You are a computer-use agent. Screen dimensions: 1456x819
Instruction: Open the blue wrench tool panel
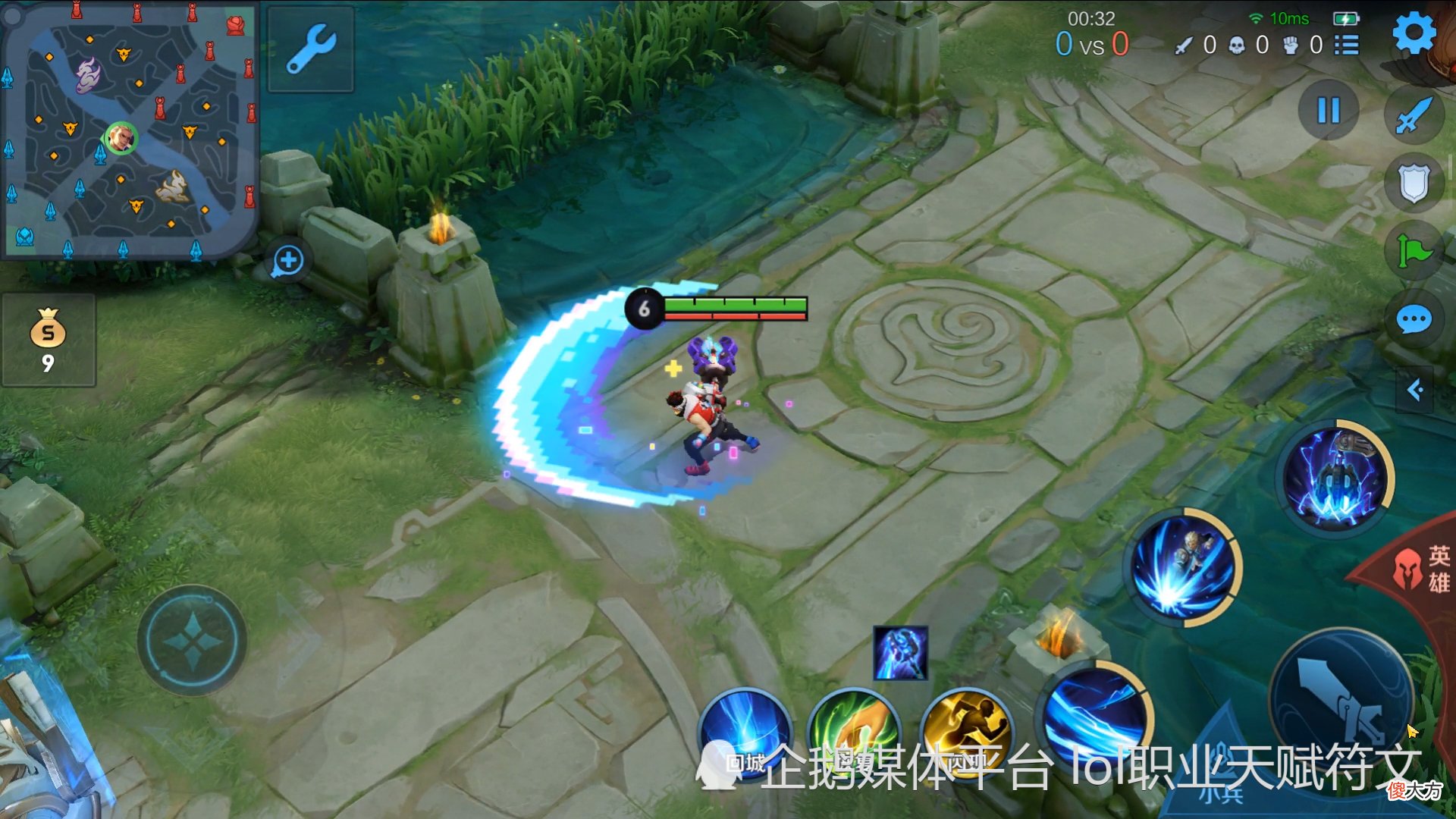tap(311, 49)
